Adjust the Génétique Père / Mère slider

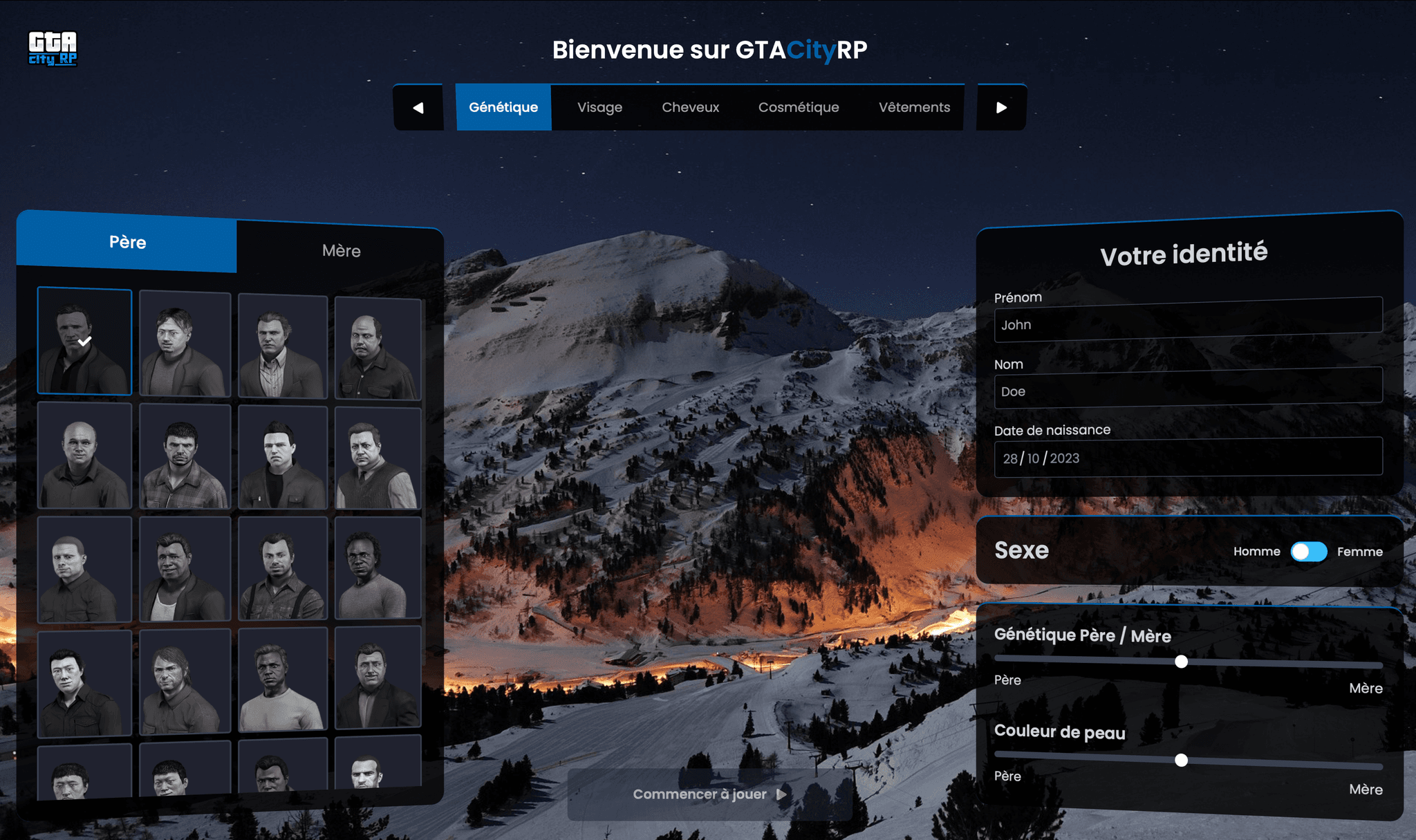(x=1181, y=662)
